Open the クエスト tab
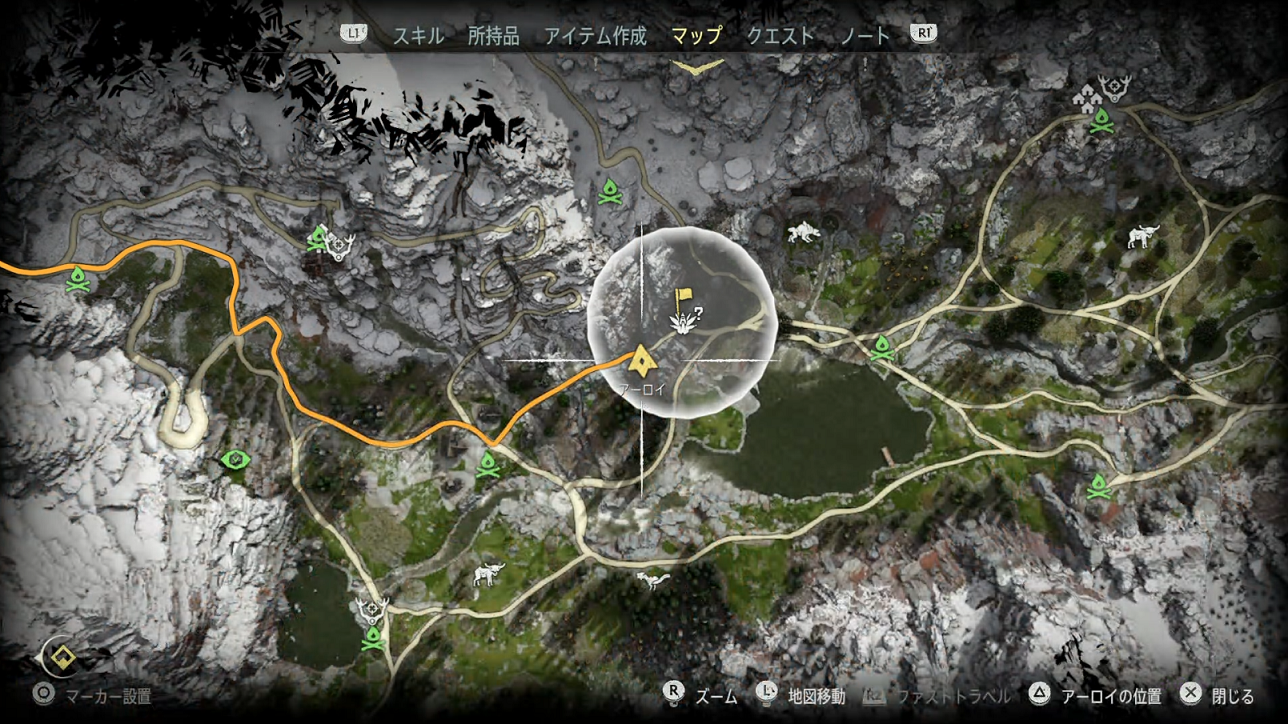 pos(781,36)
